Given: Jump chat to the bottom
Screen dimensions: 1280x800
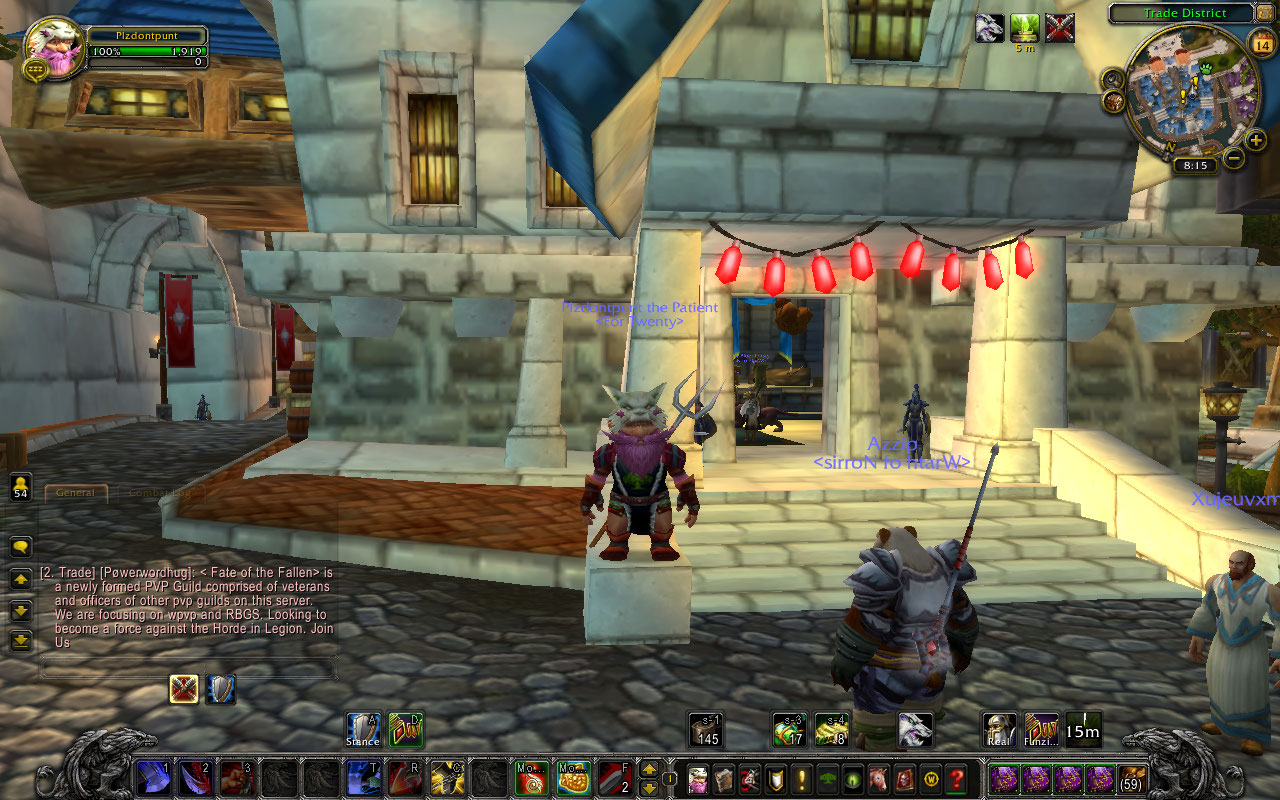Looking at the screenshot, I should click(21, 641).
